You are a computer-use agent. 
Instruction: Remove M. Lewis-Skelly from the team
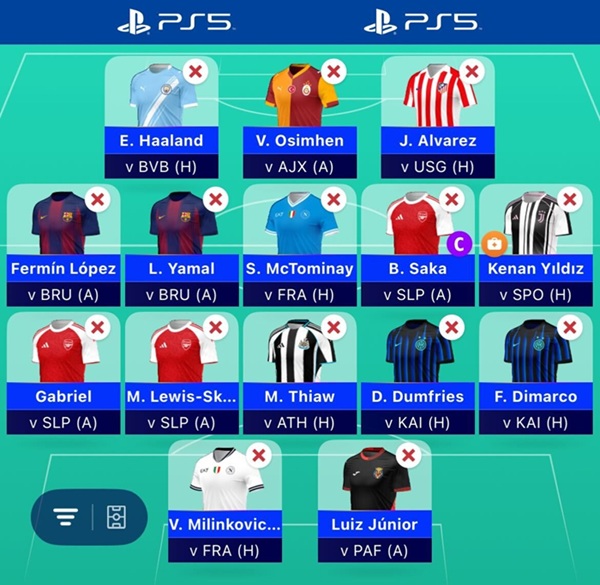216,328
